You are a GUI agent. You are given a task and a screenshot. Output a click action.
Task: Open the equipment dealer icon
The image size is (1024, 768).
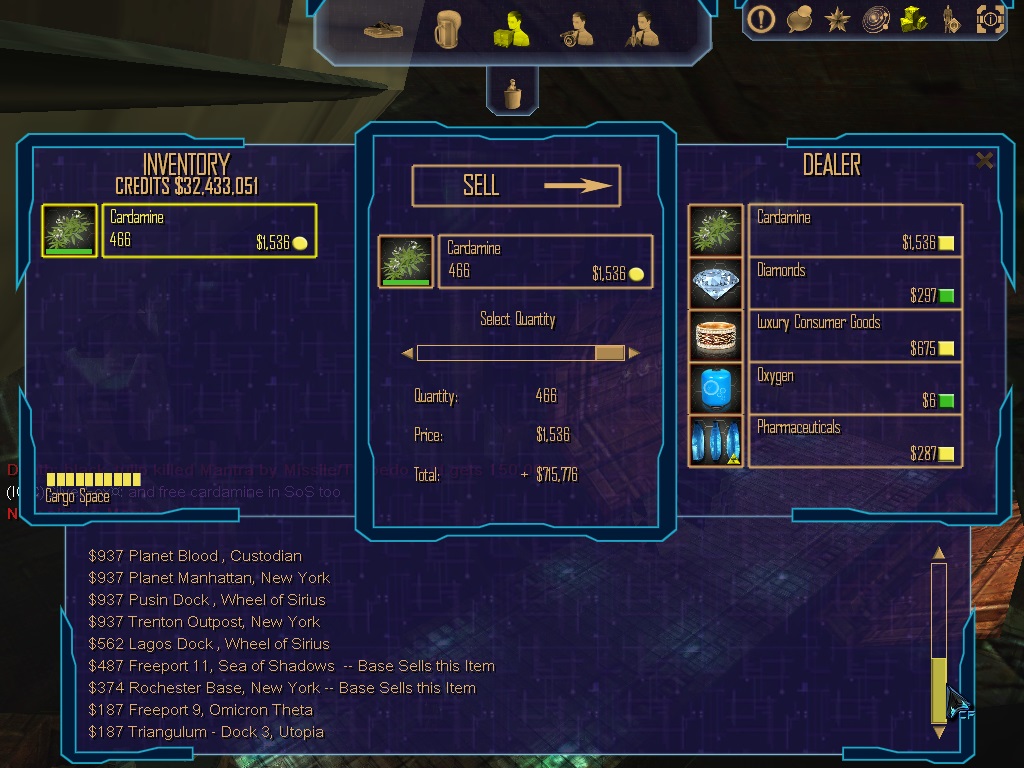pyautogui.click(x=578, y=30)
